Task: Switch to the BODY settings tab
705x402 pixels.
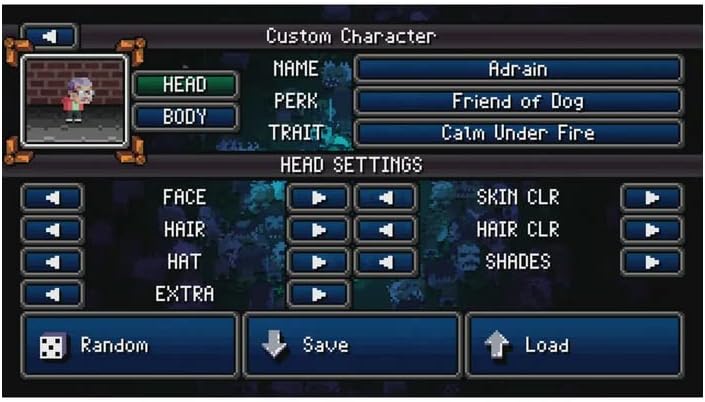Action: 185,116
